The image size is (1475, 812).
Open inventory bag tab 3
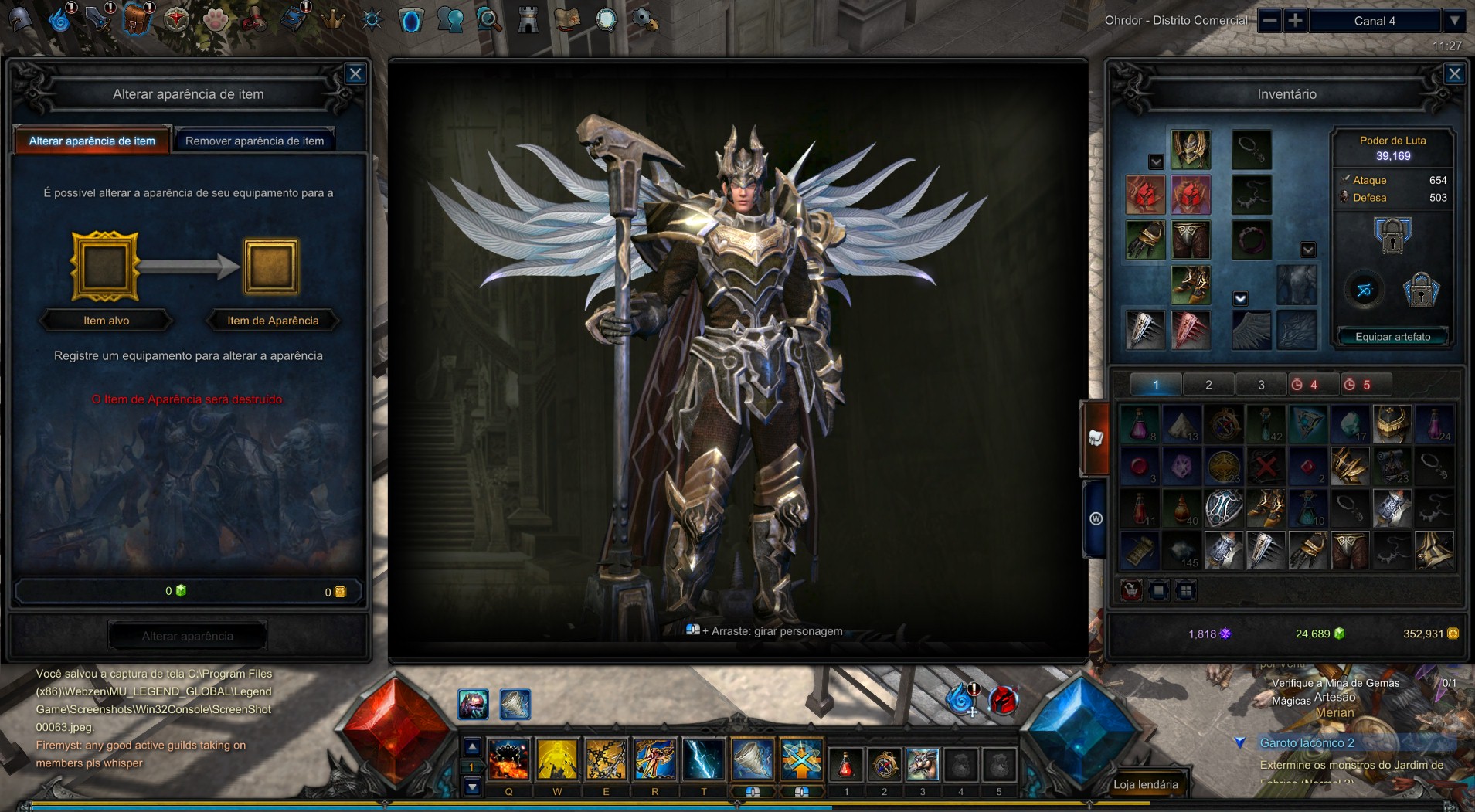coord(1261,385)
